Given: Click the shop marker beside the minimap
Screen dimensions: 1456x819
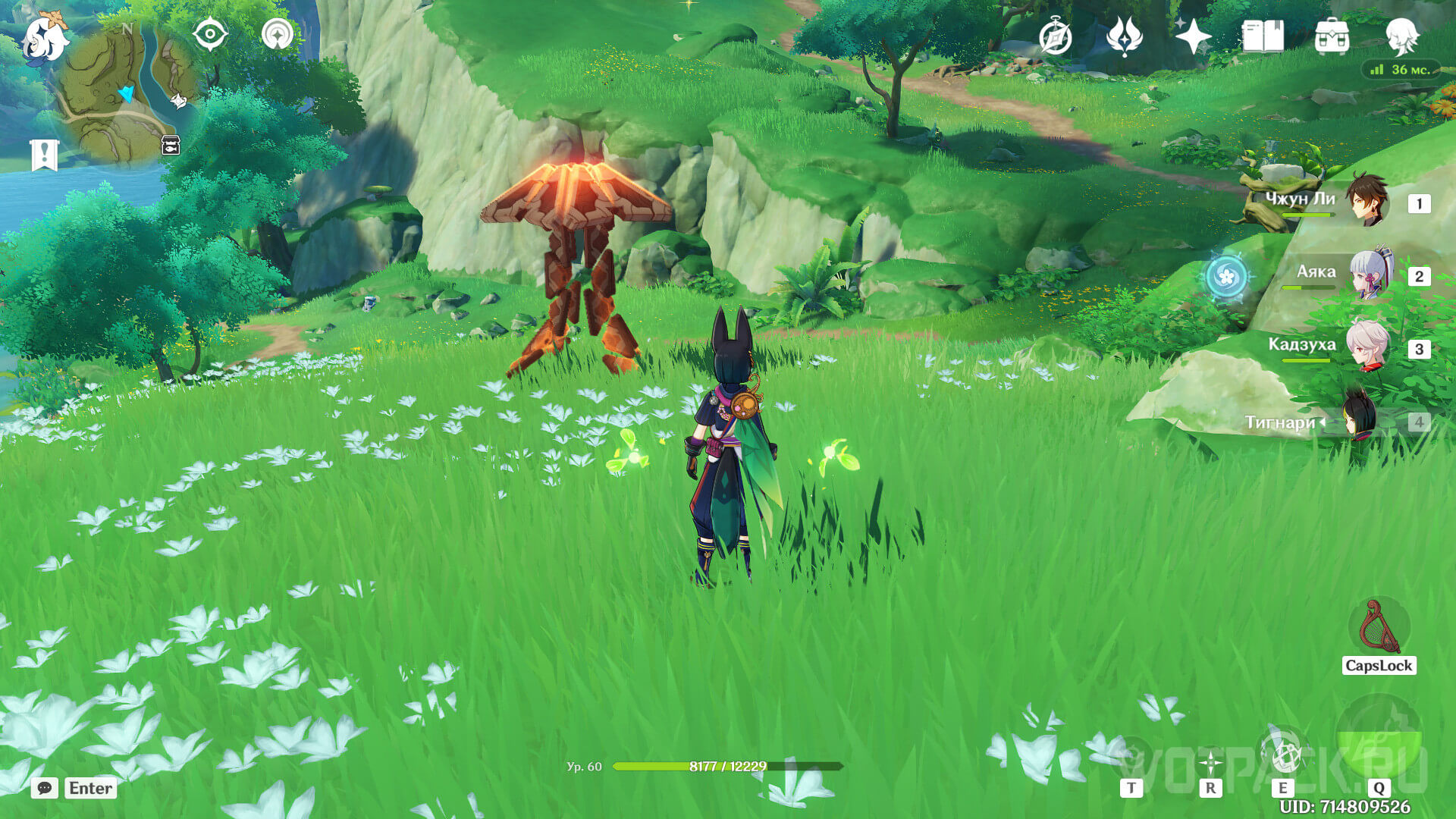Looking at the screenshot, I should click(x=171, y=145).
